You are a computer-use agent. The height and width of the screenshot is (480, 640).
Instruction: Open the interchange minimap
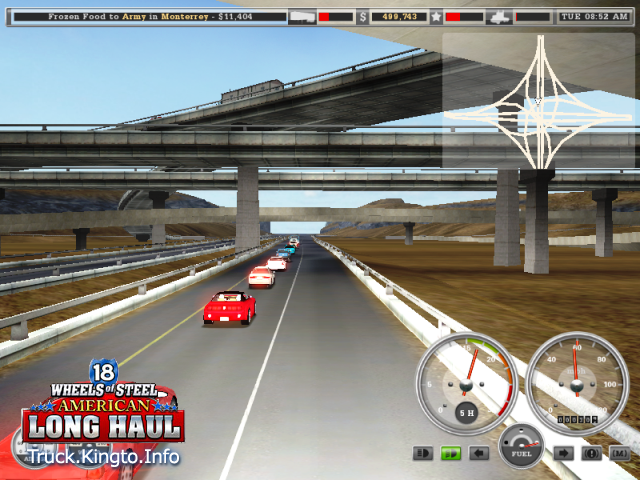[x=537, y=100]
